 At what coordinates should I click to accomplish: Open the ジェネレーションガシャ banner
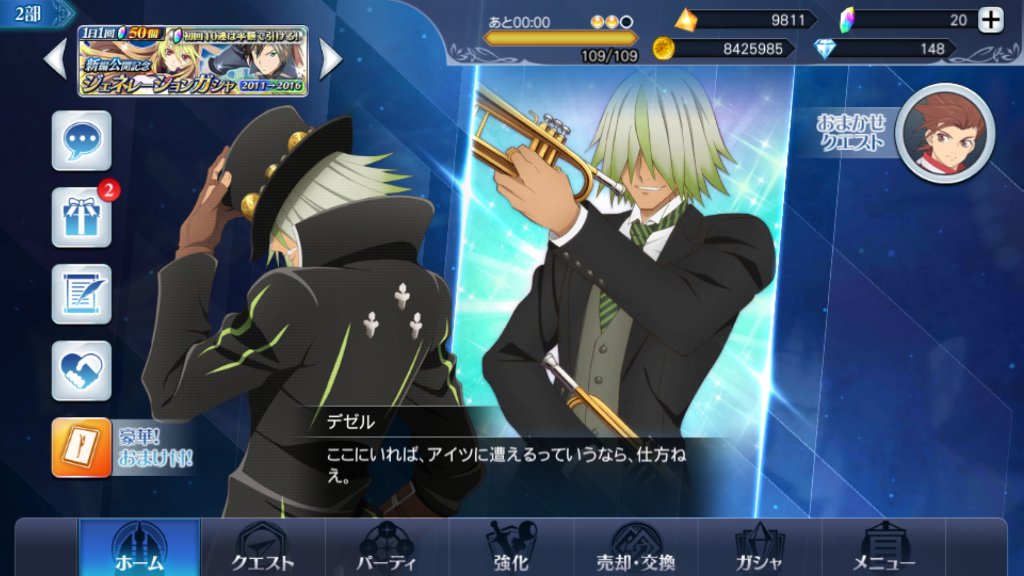pyautogui.click(x=193, y=60)
